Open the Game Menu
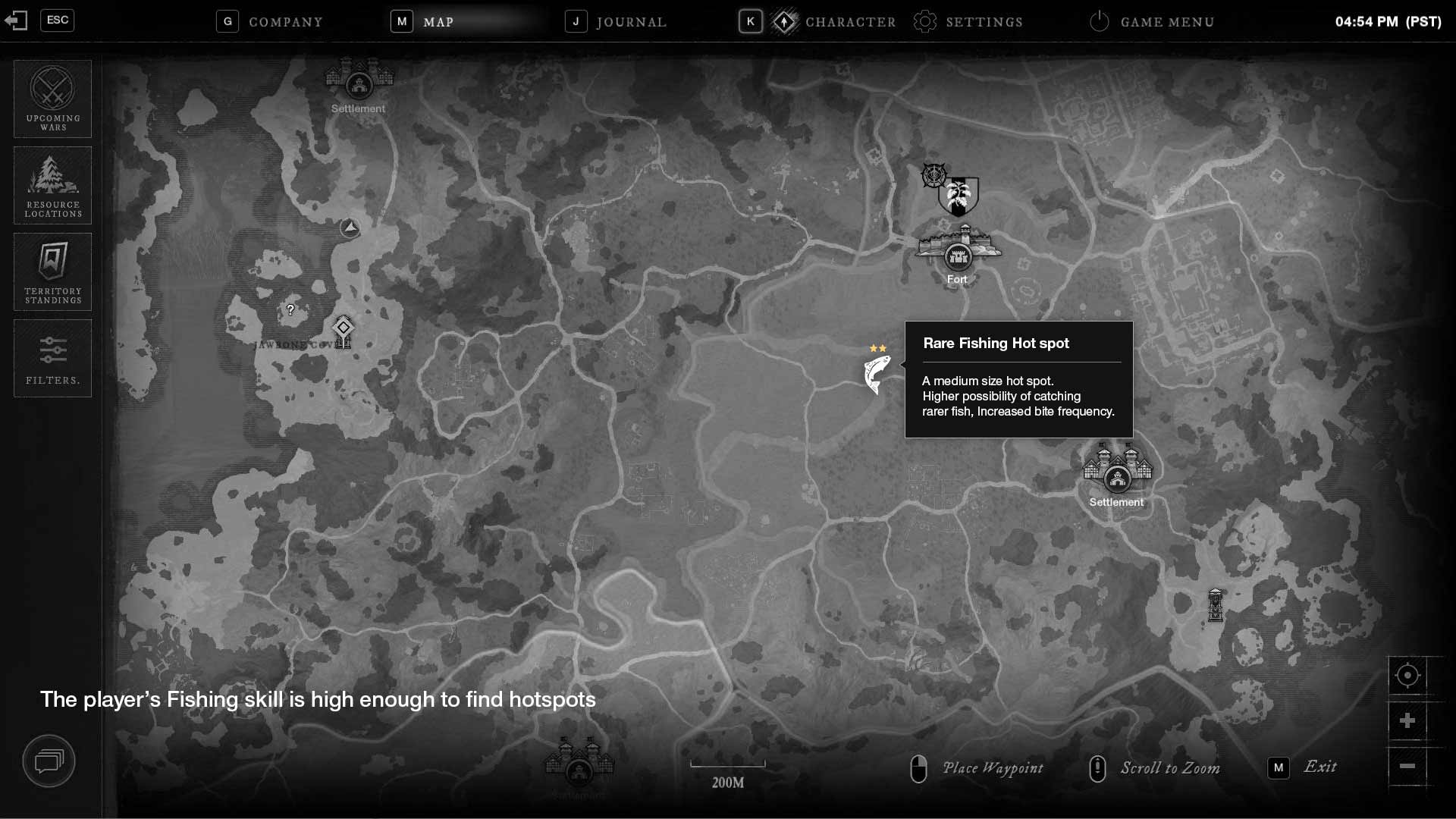The image size is (1456, 819). [x=1166, y=22]
